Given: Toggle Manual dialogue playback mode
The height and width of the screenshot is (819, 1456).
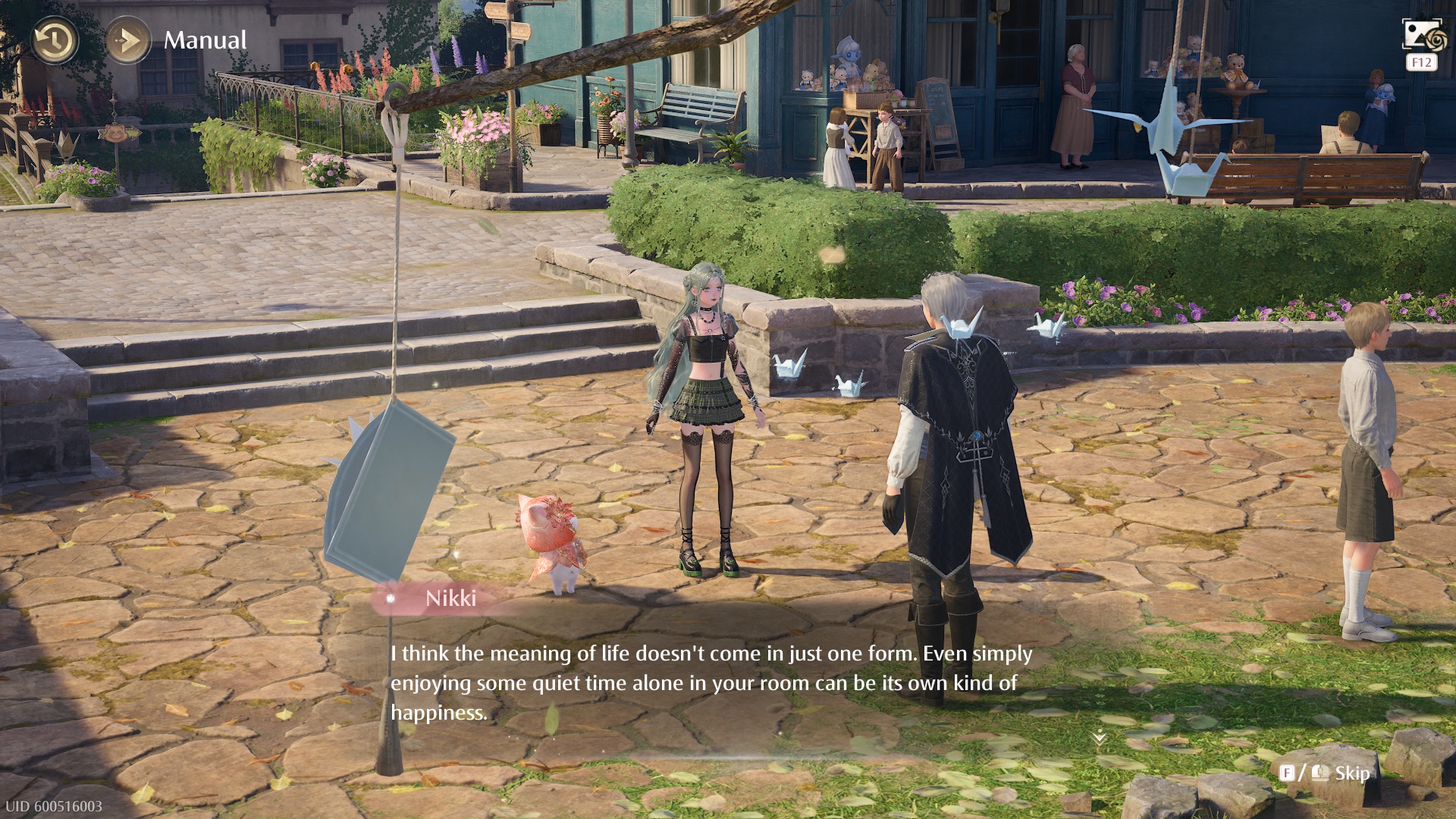Looking at the screenshot, I should point(128,40).
